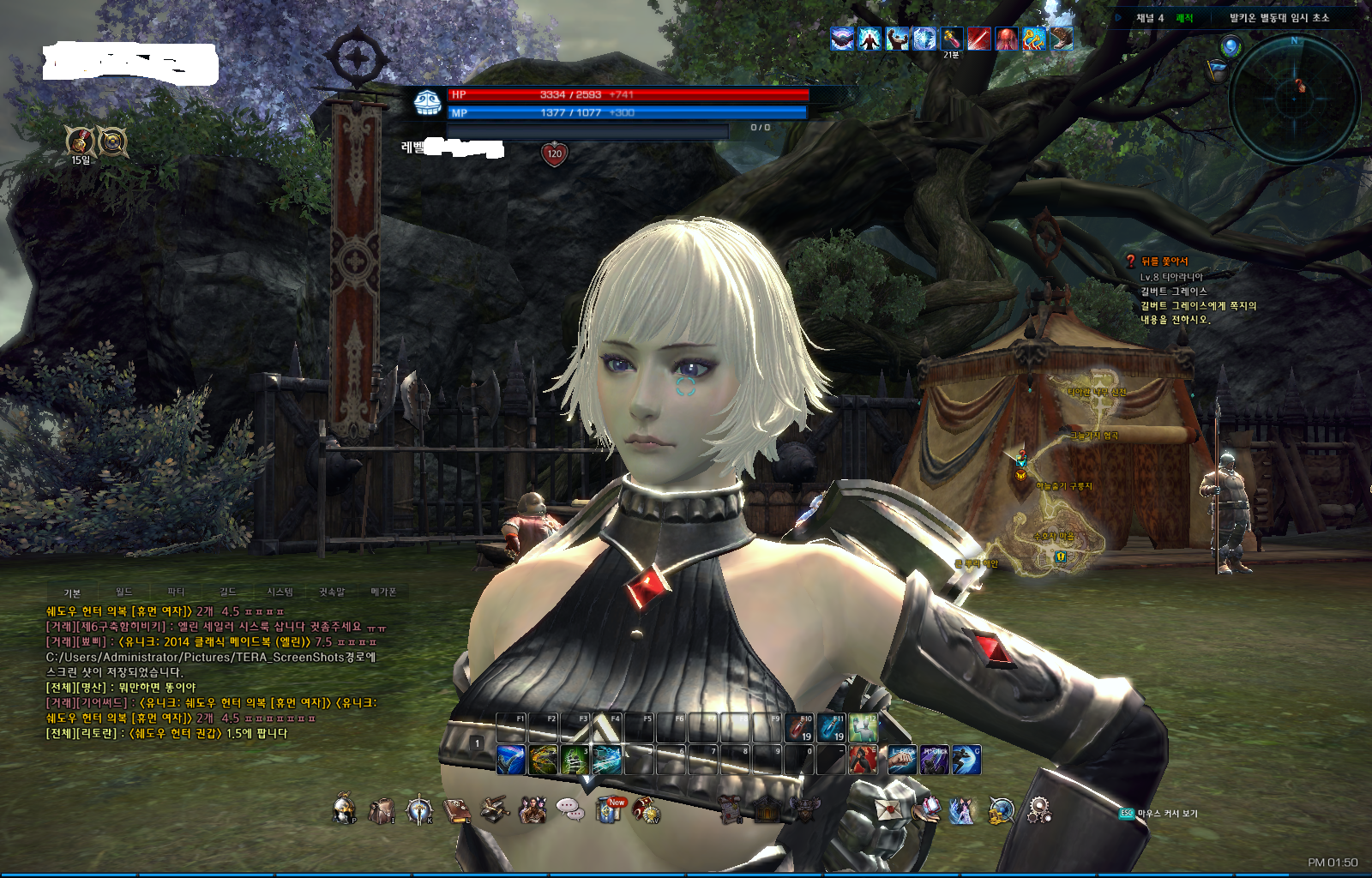Screen dimensions: 1372x878
Task: Switch to the 귓속말 whisper tab
Action: (x=332, y=592)
